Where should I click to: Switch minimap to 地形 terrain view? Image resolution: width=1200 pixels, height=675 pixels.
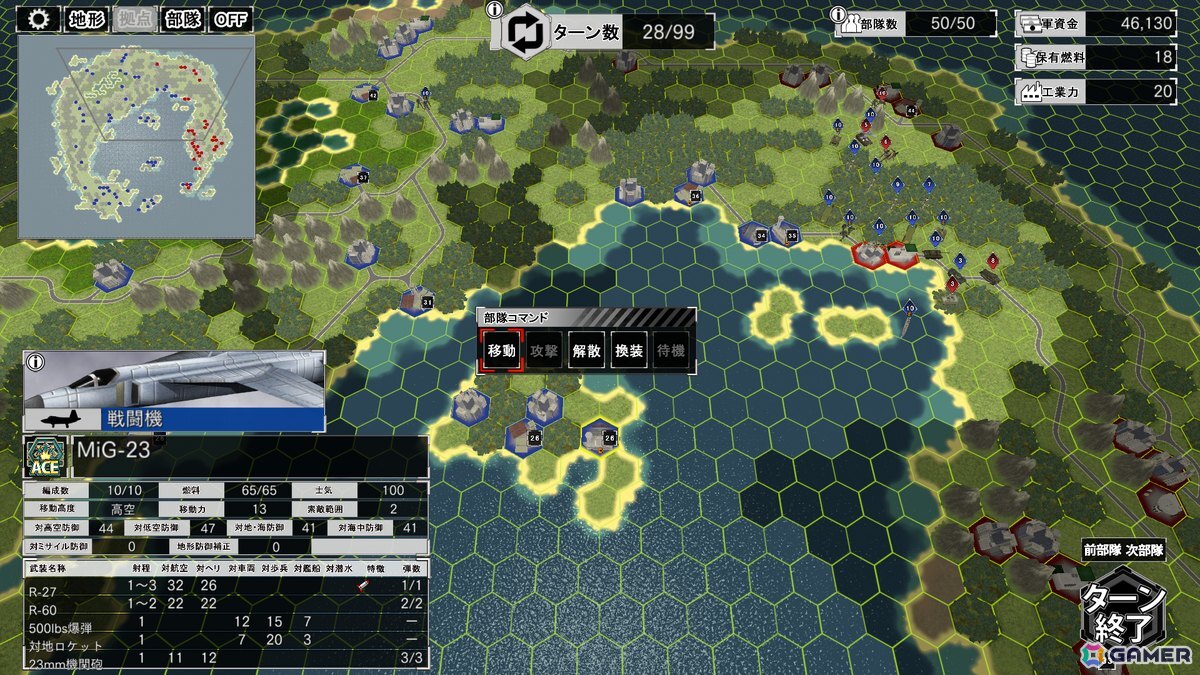click(x=87, y=19)
